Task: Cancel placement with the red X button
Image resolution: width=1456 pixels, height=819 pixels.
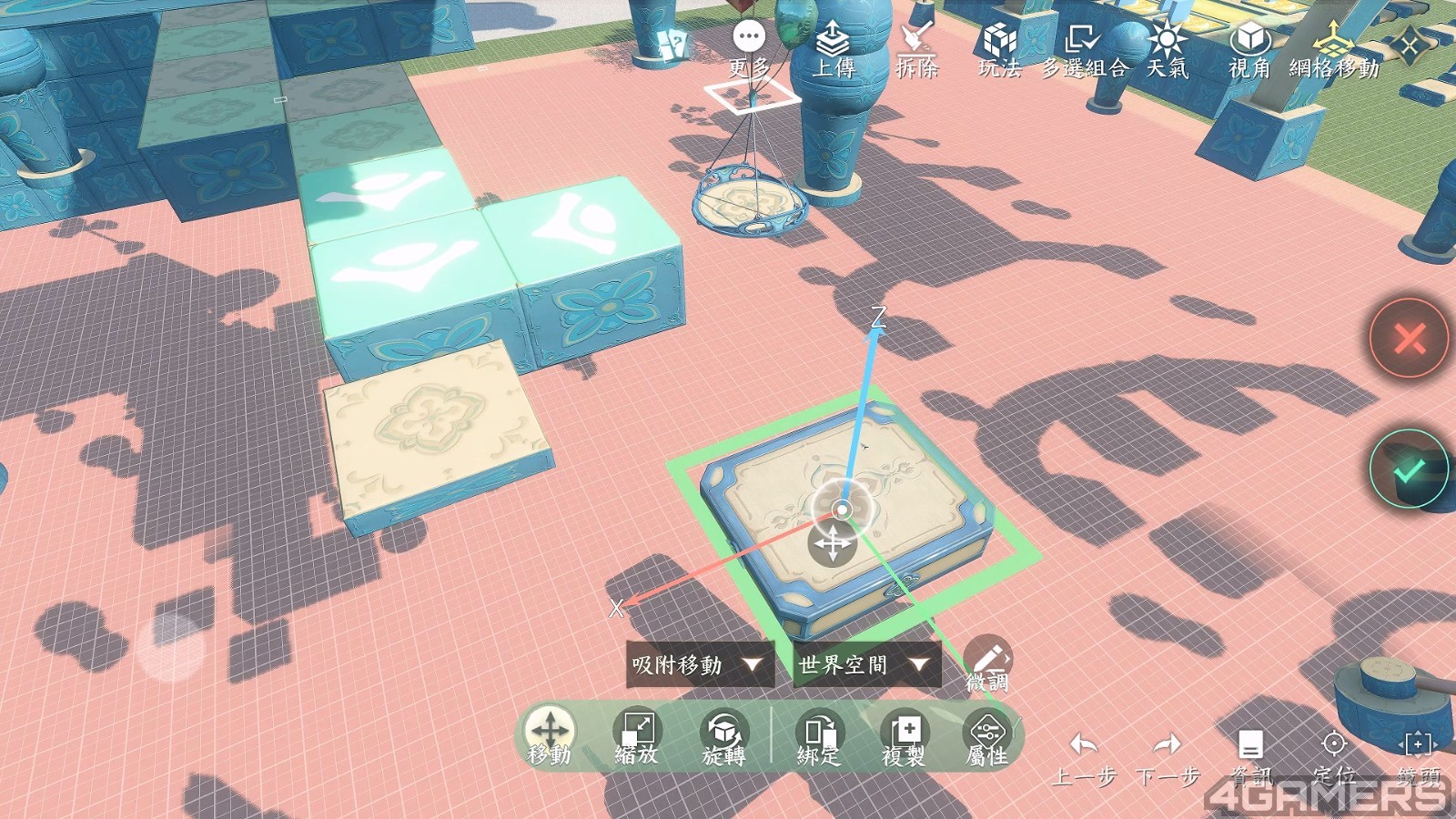Action: tap(1410, 339)
